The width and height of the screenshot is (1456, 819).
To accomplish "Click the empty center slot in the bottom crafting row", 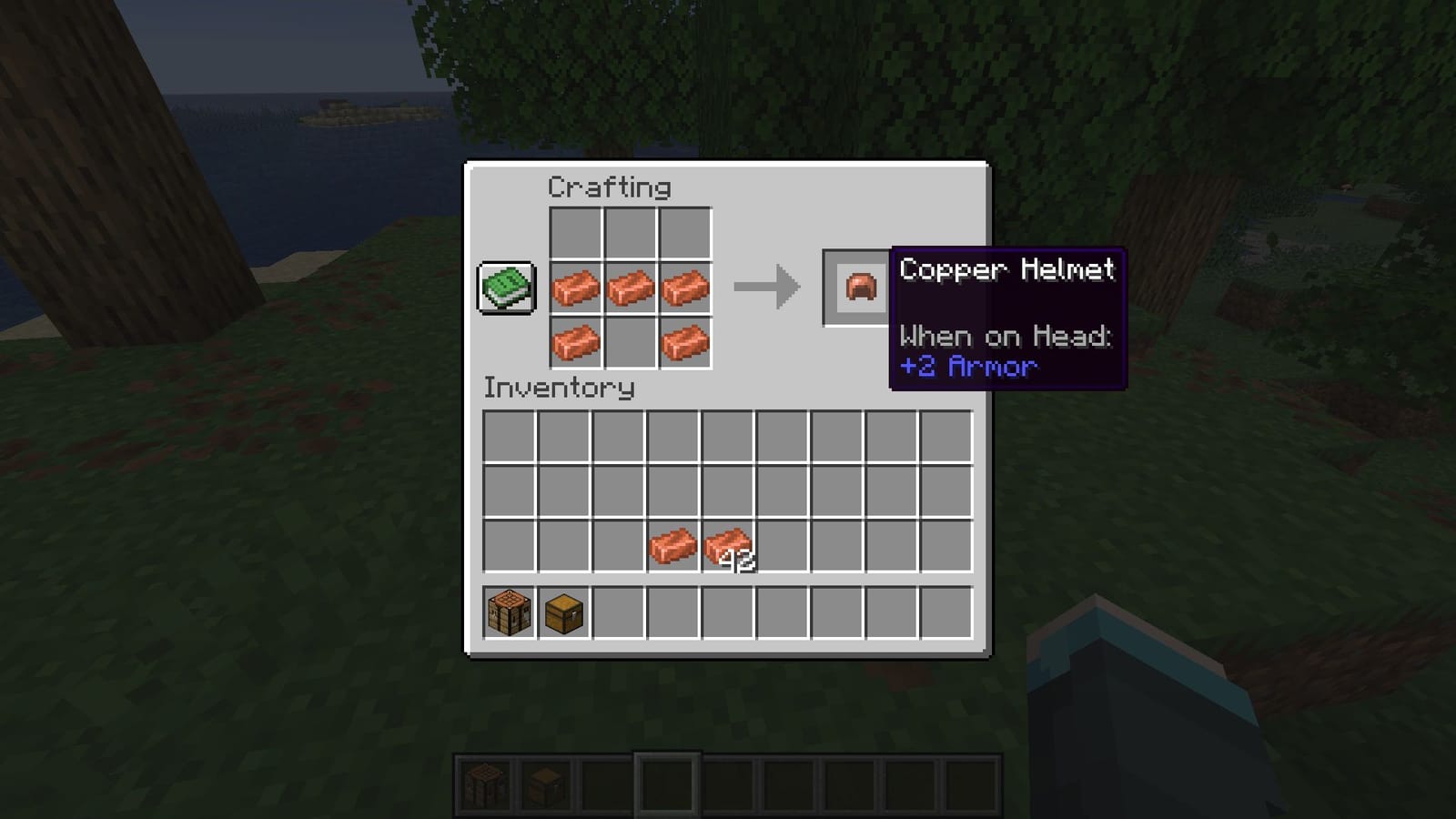I will point(628,340).
